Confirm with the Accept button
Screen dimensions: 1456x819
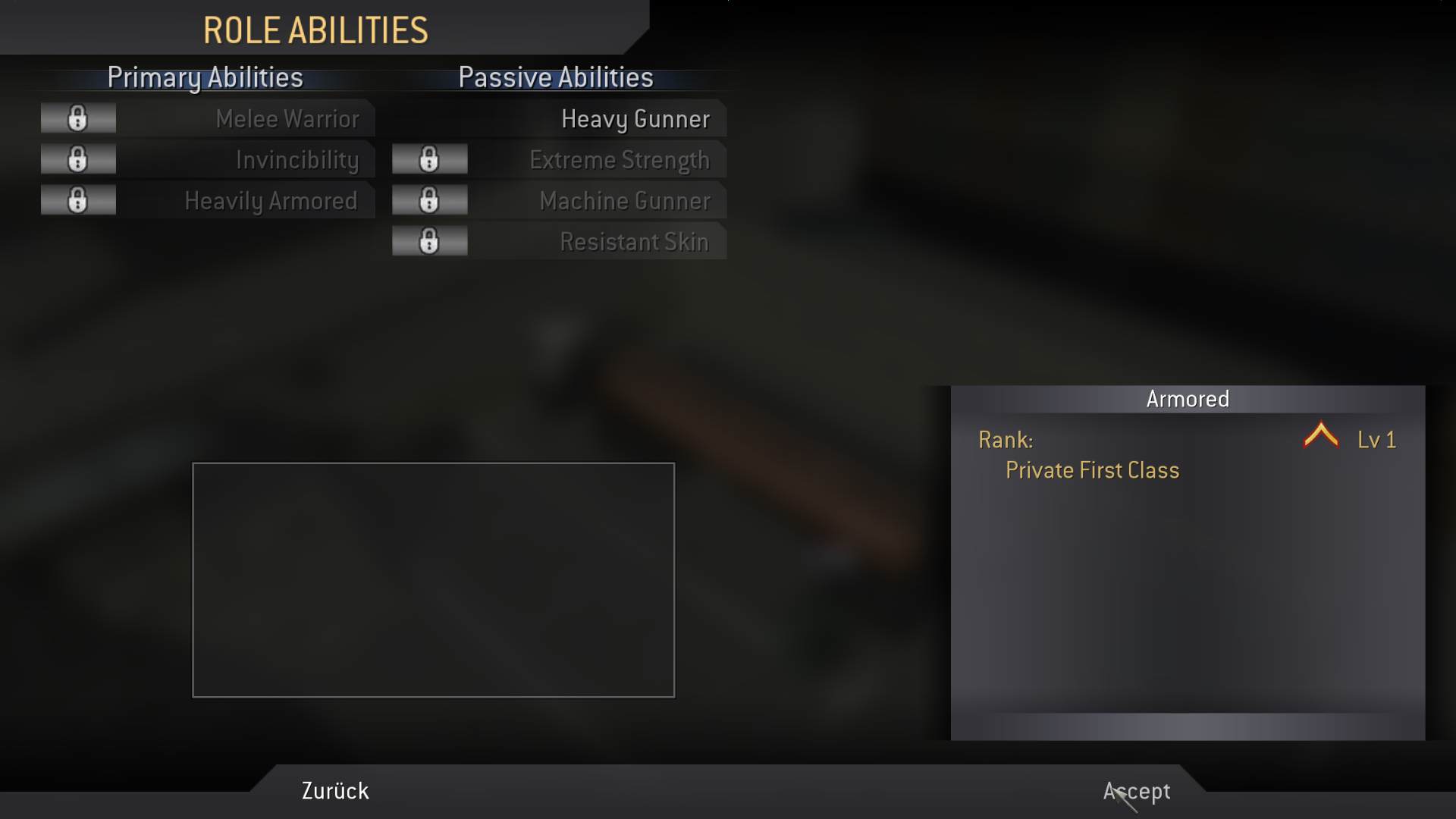[x=1136, y=791]
